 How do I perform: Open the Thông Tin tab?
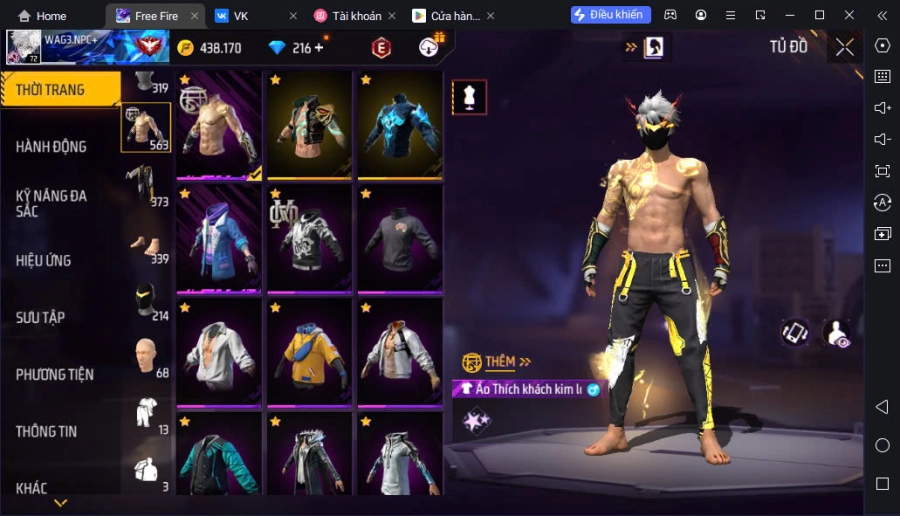(47, 432)
